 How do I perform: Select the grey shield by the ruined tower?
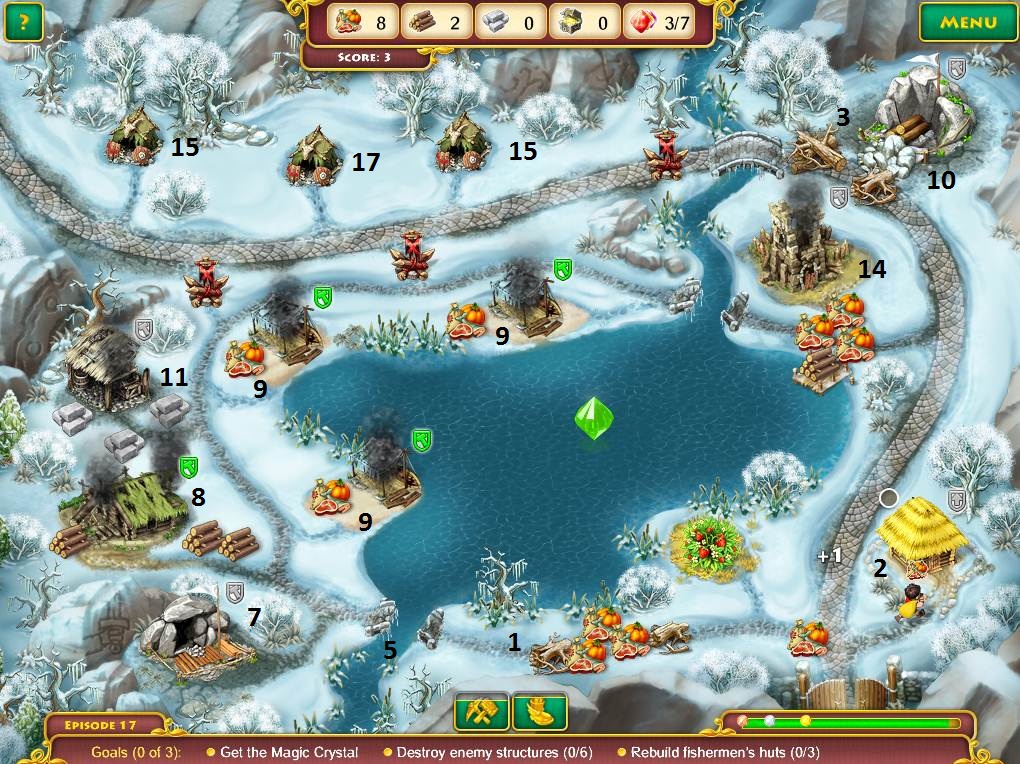[x=839, y=198]
